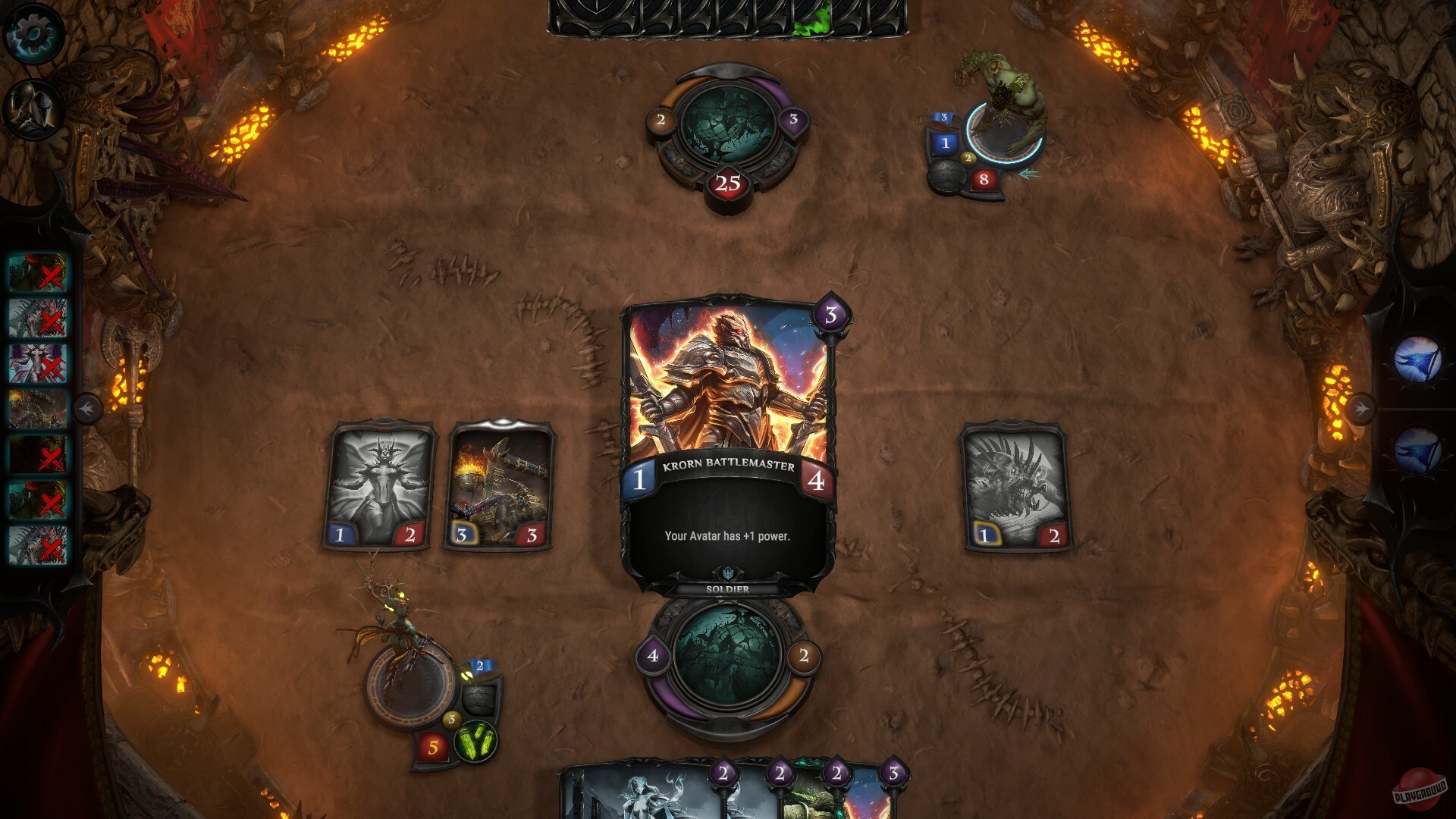Screen dimensions: 1456x819
Task: Click the SOLDIER type label on Krorn Battlemaster
Action: 726,588
